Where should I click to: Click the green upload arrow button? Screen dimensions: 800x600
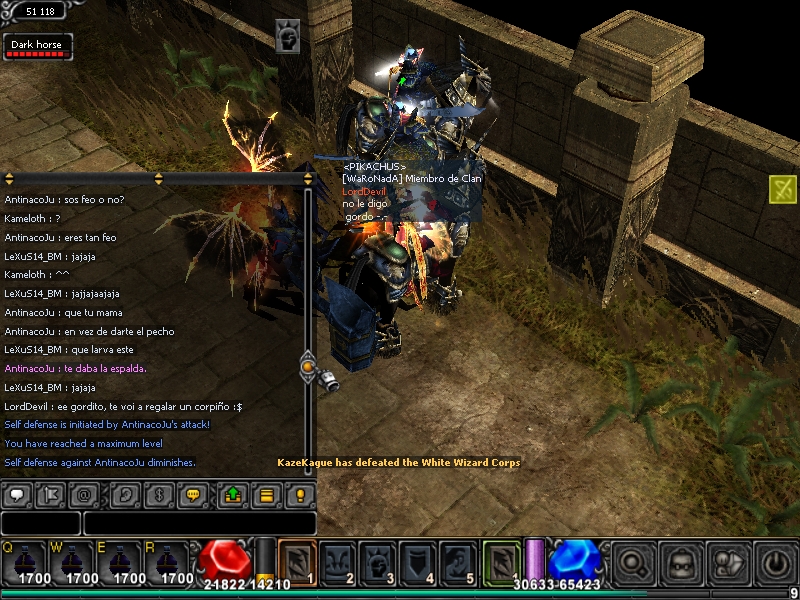pos(233,494)
